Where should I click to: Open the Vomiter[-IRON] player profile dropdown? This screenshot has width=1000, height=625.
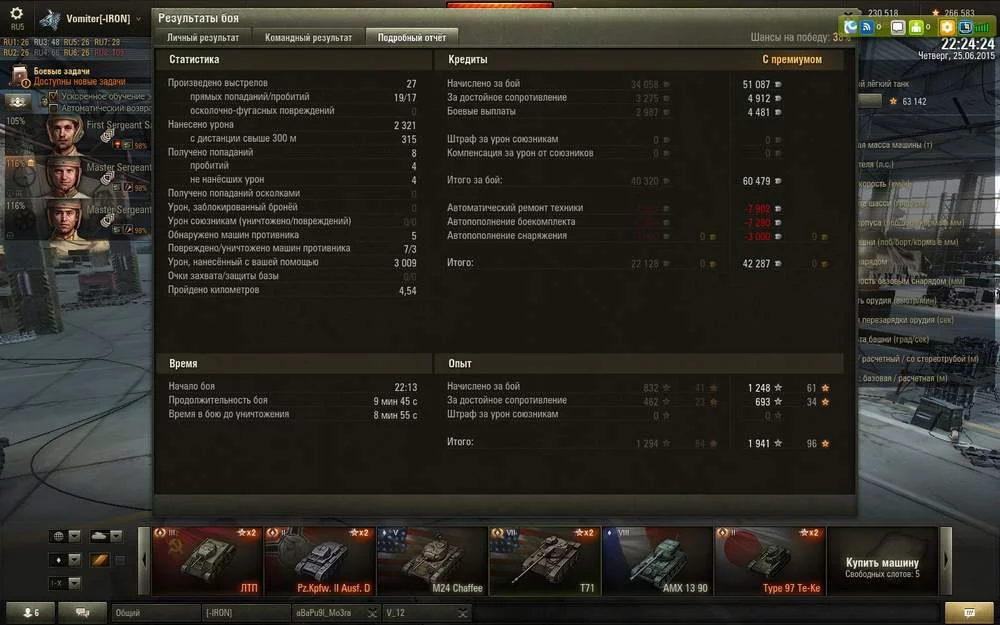[98, 19]
